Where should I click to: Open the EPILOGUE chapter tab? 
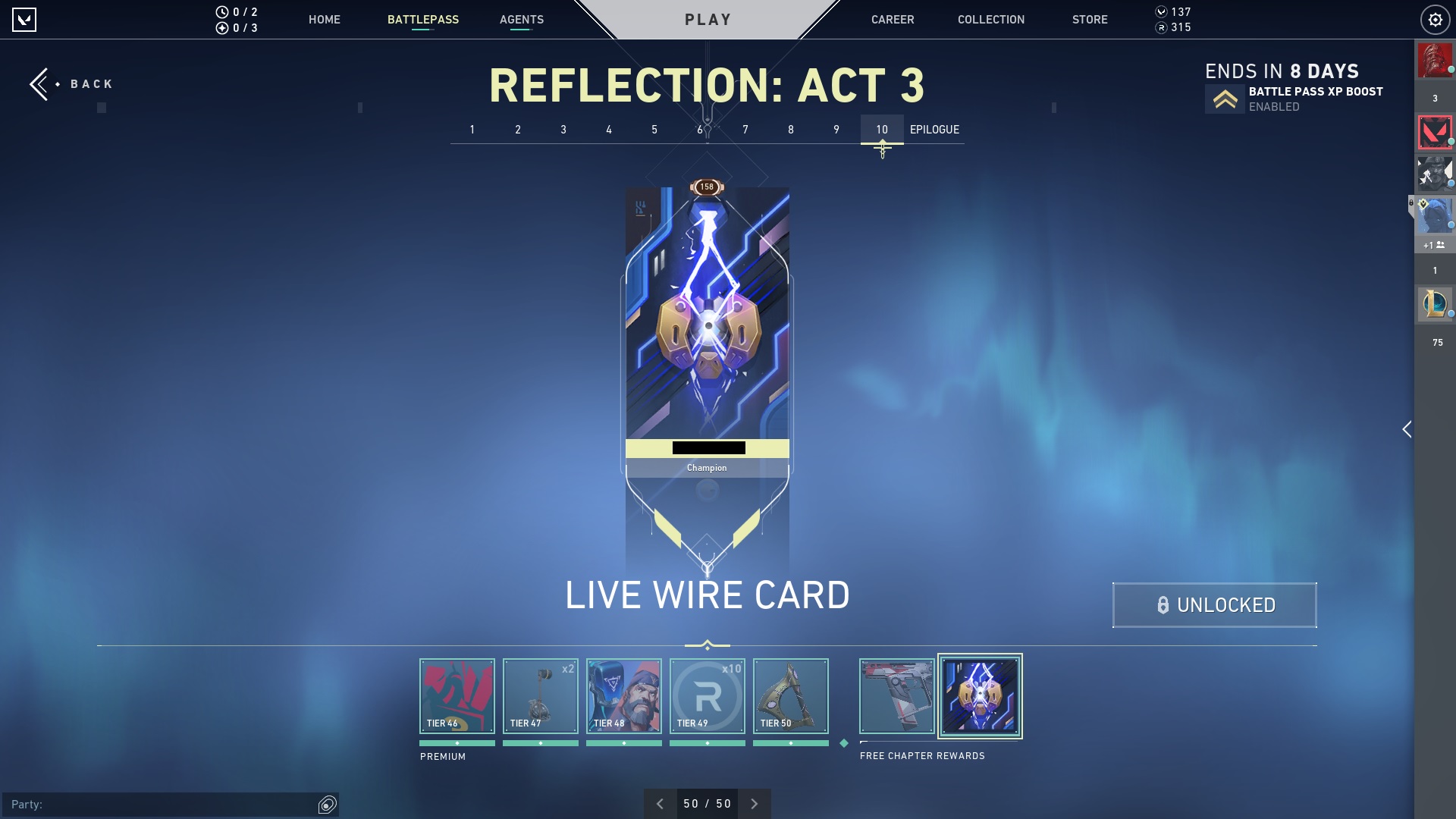tap(935, 130)
